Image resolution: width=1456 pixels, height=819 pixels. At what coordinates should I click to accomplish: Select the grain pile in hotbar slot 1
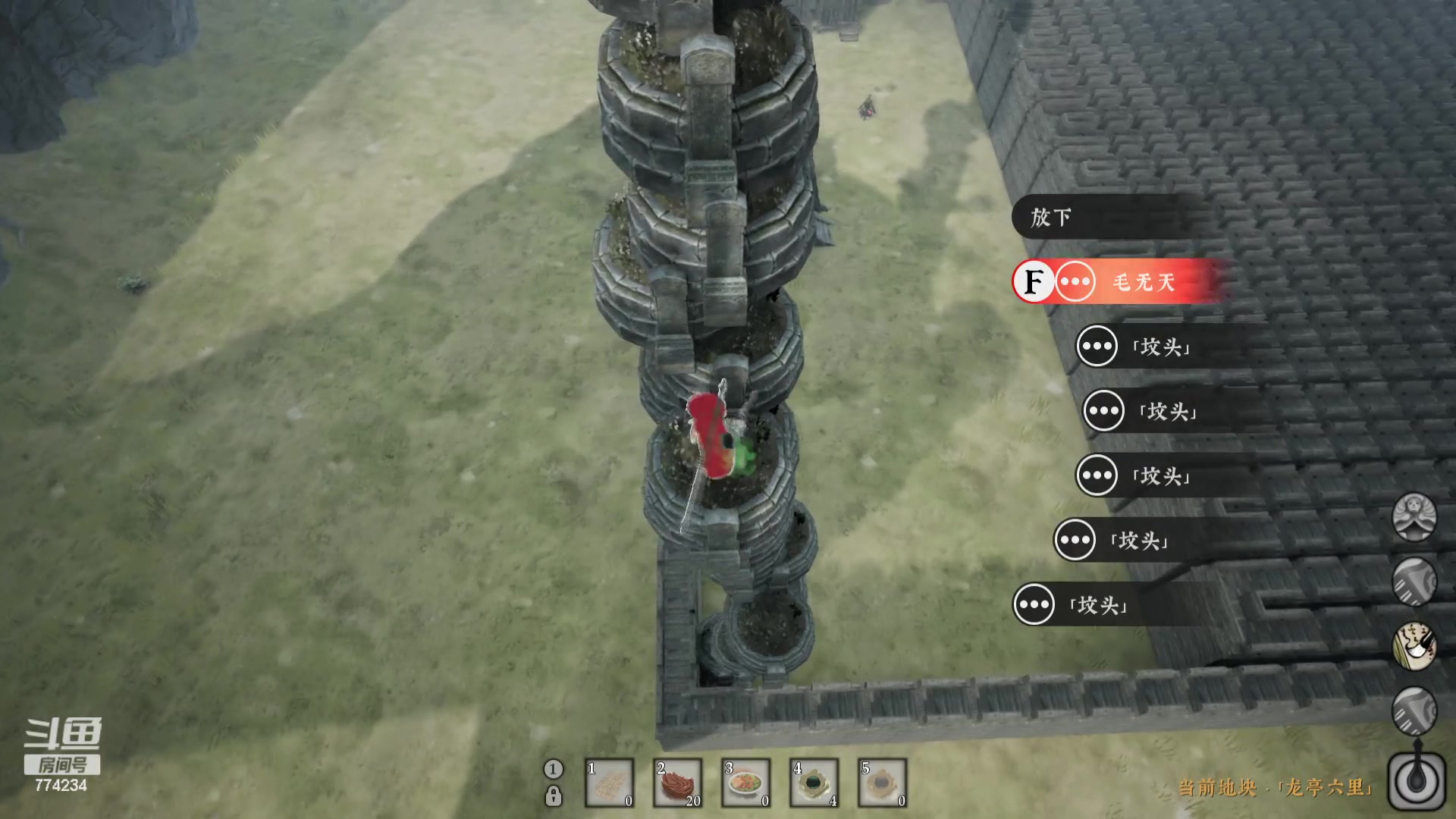(609, 783)
